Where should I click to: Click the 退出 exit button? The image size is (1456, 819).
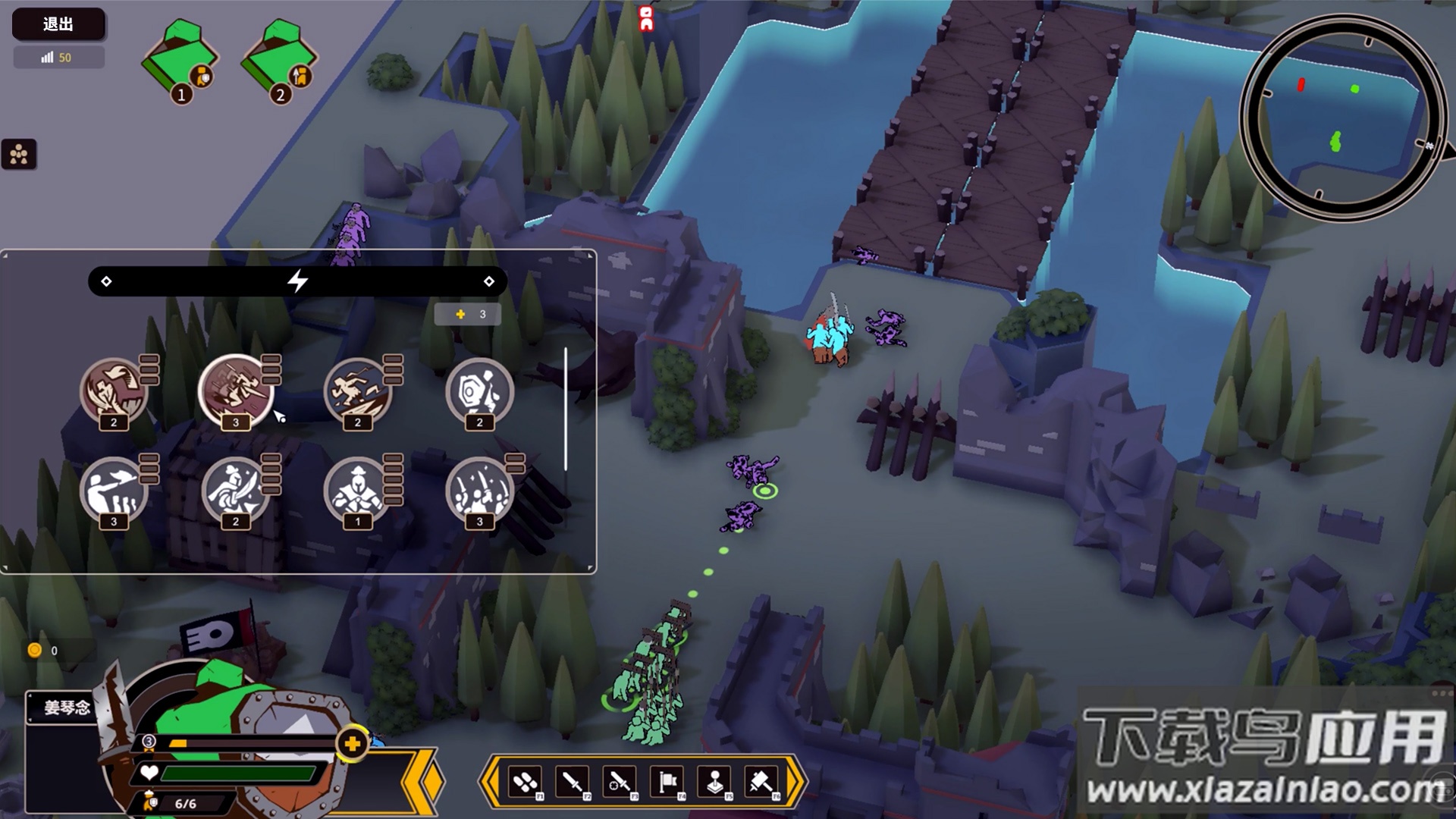pyautogui.click(x=58, y=24)
